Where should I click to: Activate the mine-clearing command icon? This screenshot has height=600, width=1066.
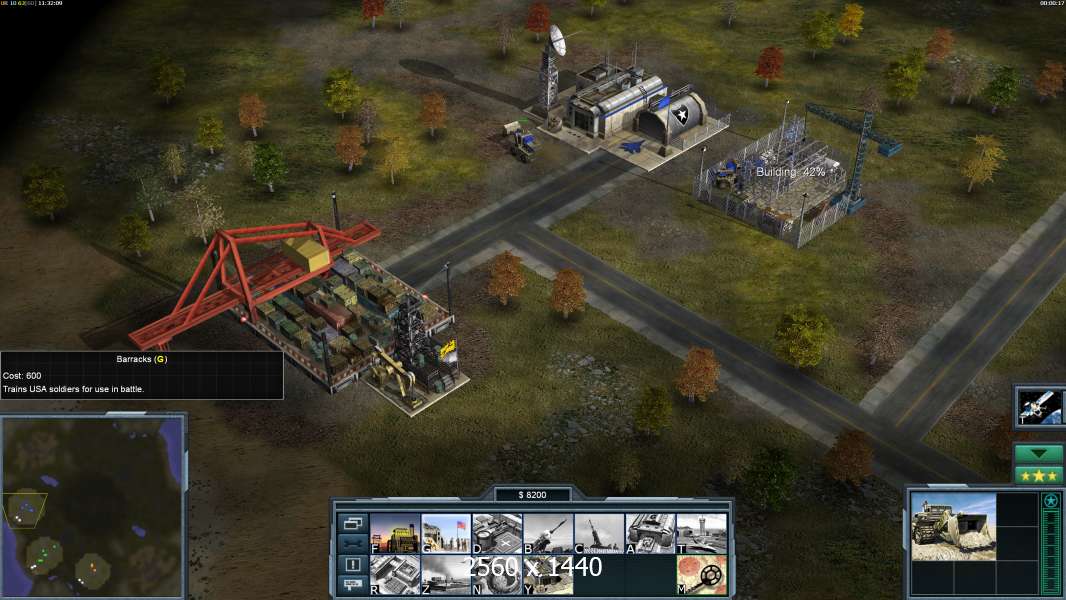[701, 574]
